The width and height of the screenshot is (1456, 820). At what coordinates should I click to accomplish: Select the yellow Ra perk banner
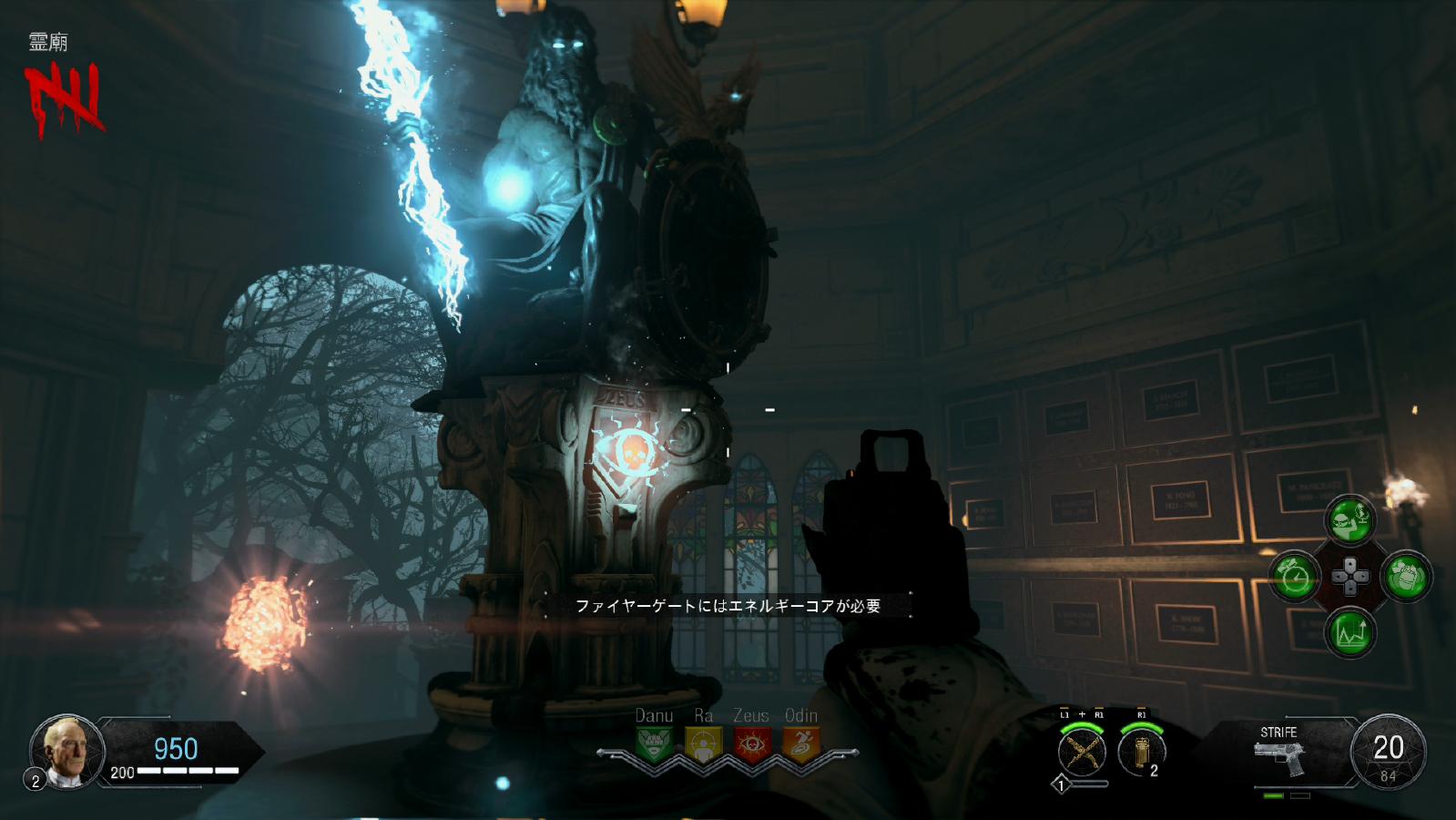tap(702, 744)
